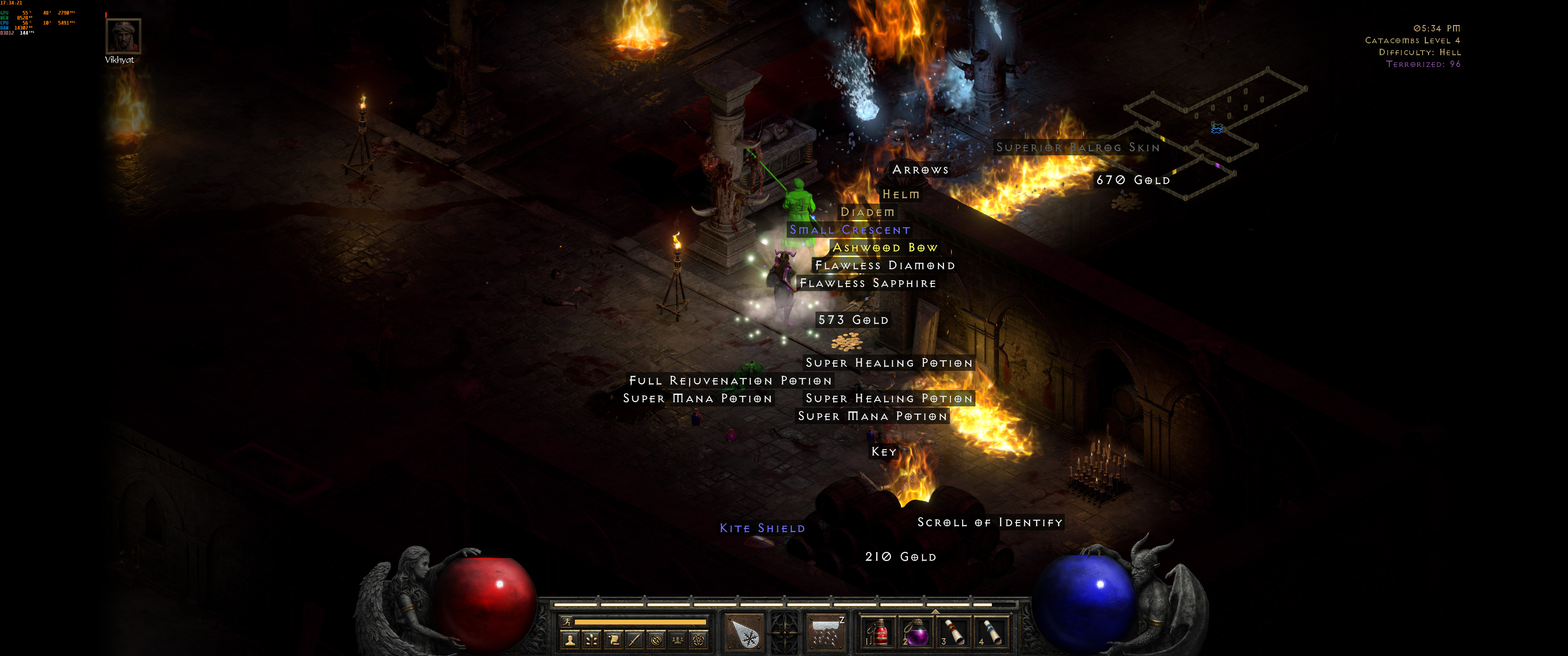Pick up the Flawless Diamond label
This screenshot has width=1568, height=656.
pos(884,265)
